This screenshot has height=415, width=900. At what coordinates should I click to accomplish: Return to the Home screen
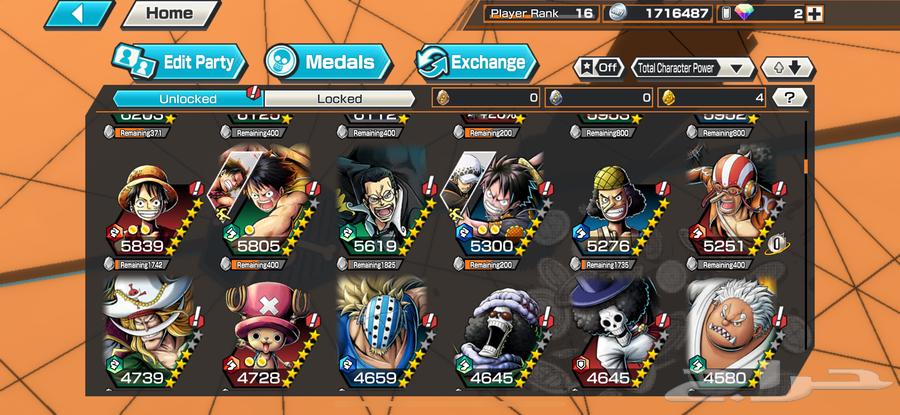pos(169,14)
